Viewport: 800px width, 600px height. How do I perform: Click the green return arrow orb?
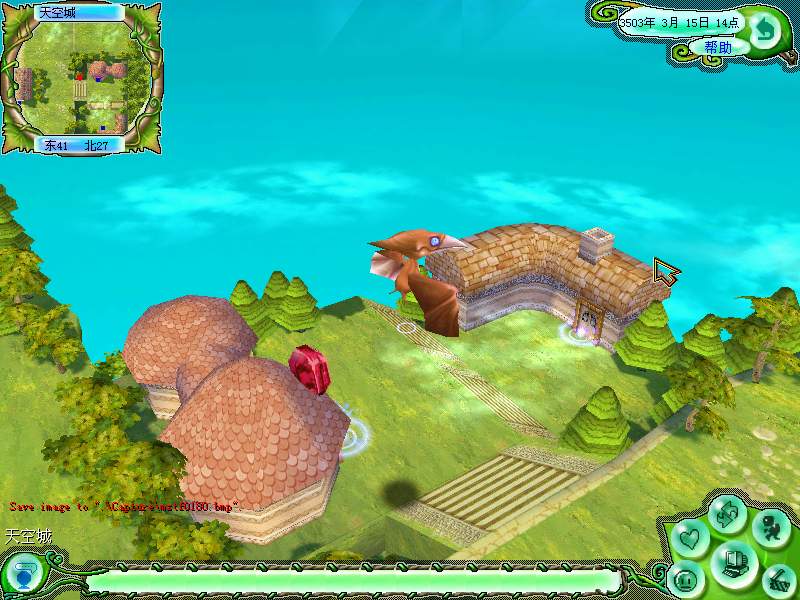coord(765,29)
